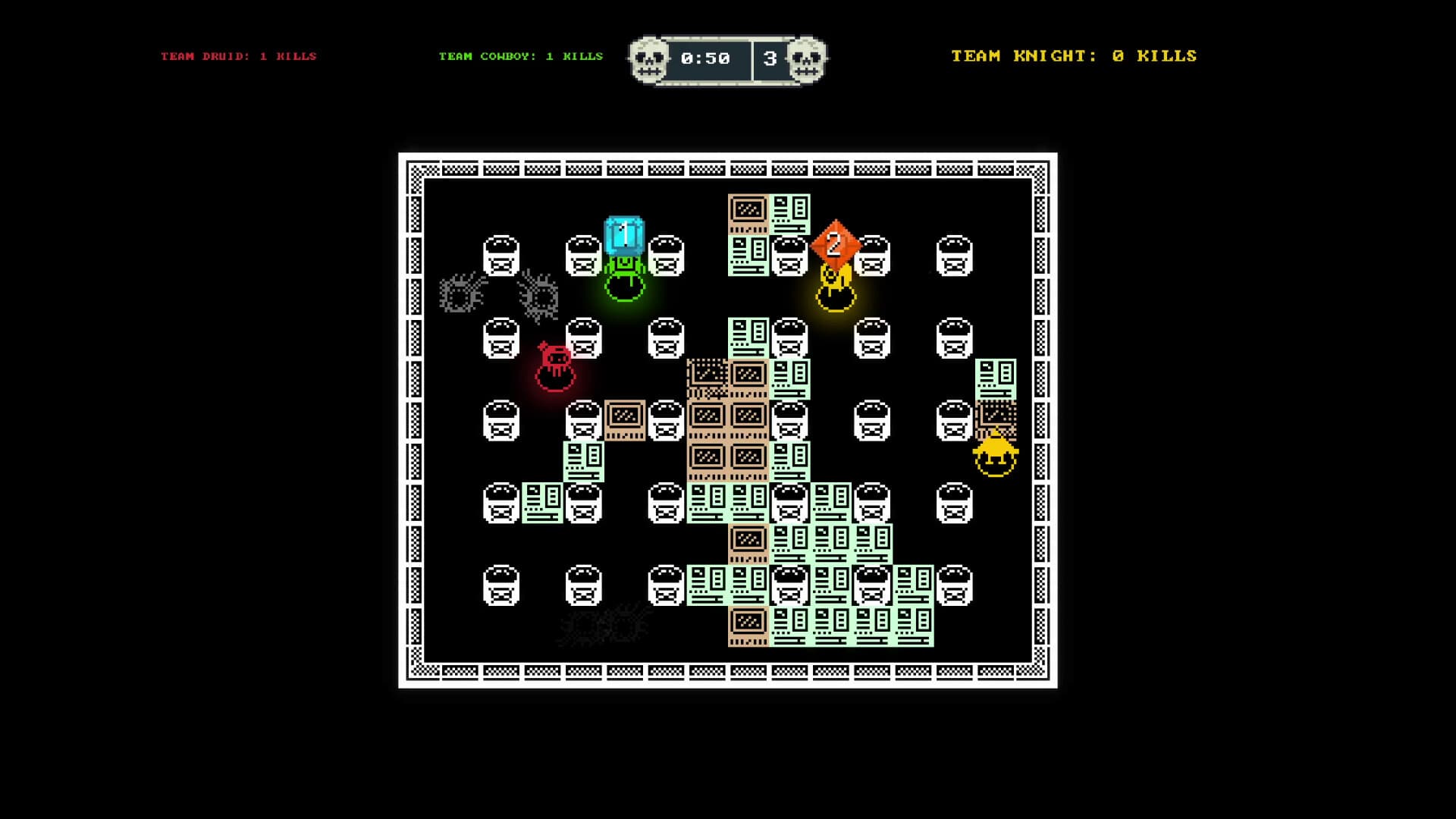Click the red diamond power-up showing number 2
The image size is (1456, 819).
pyautogui.click(x=834, y=243)
